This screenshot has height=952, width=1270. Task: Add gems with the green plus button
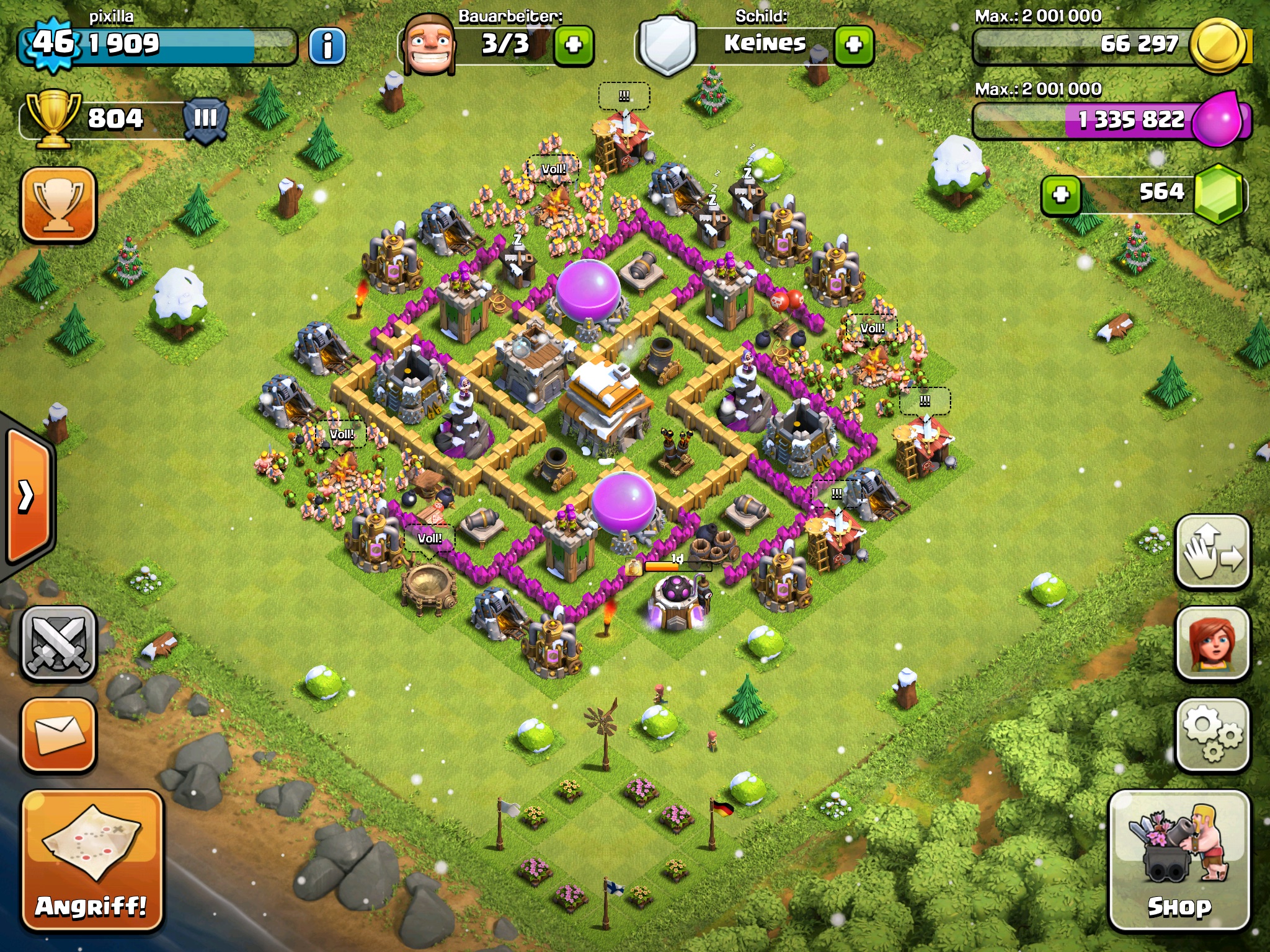(1060, 195)
